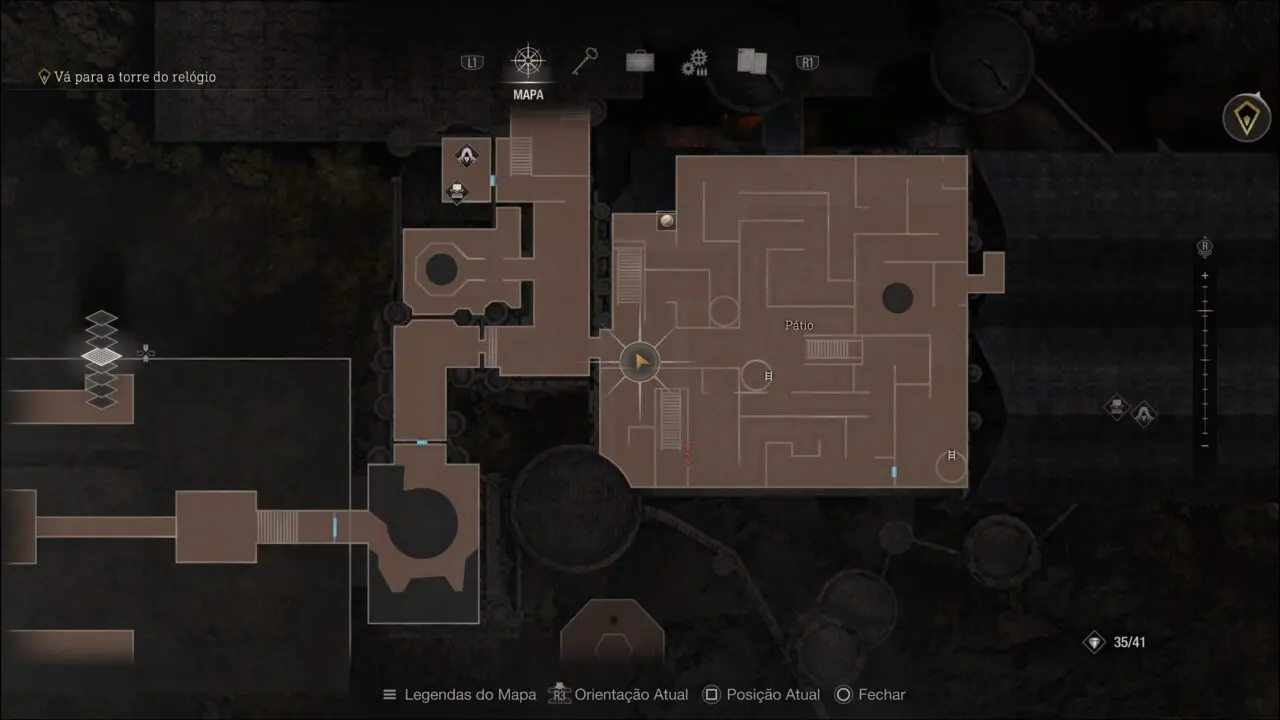Open the gears and ammo crafting tab
1280x720 pixels.
pyautogui.click(x=695, y=64)
